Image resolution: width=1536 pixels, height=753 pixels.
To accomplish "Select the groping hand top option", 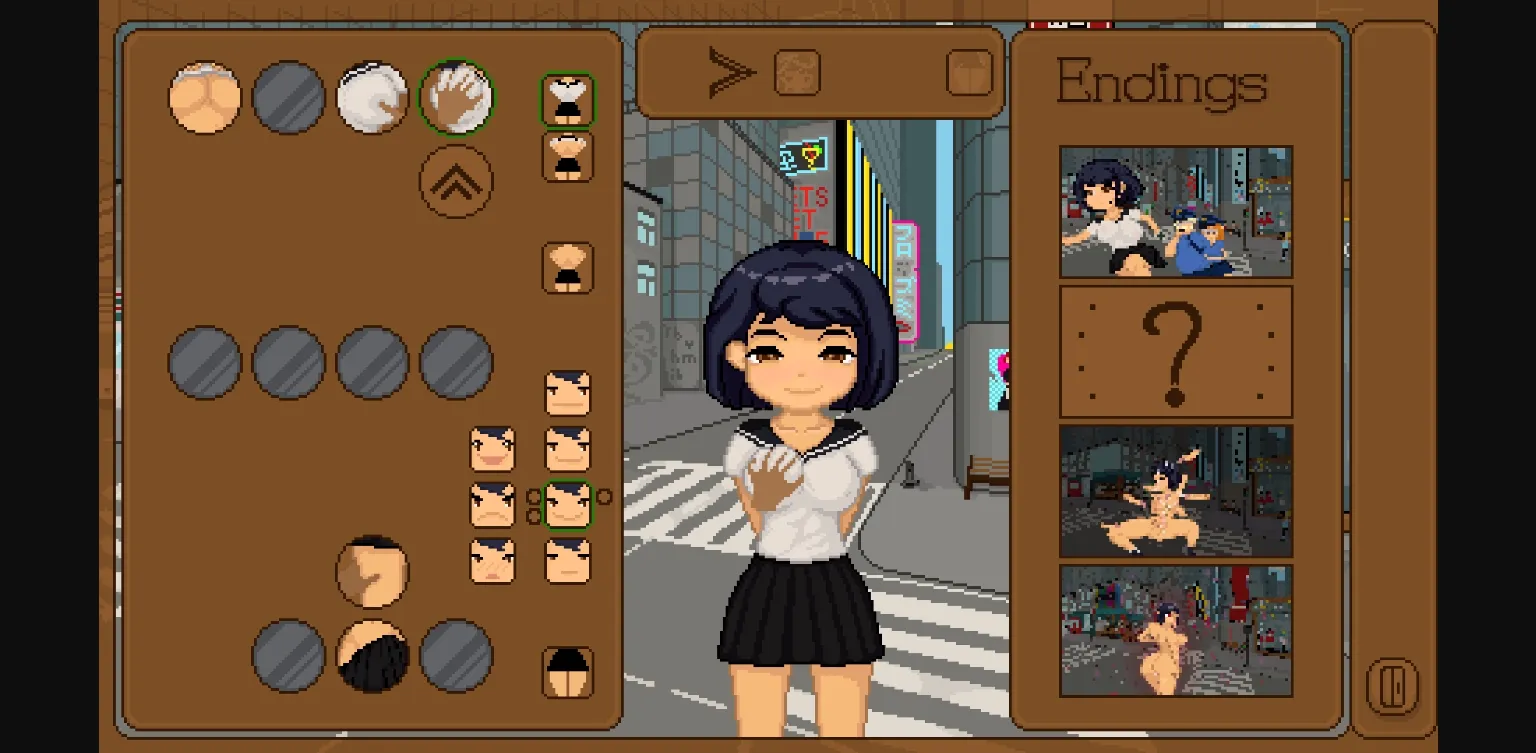I will (x=457, y=96).
